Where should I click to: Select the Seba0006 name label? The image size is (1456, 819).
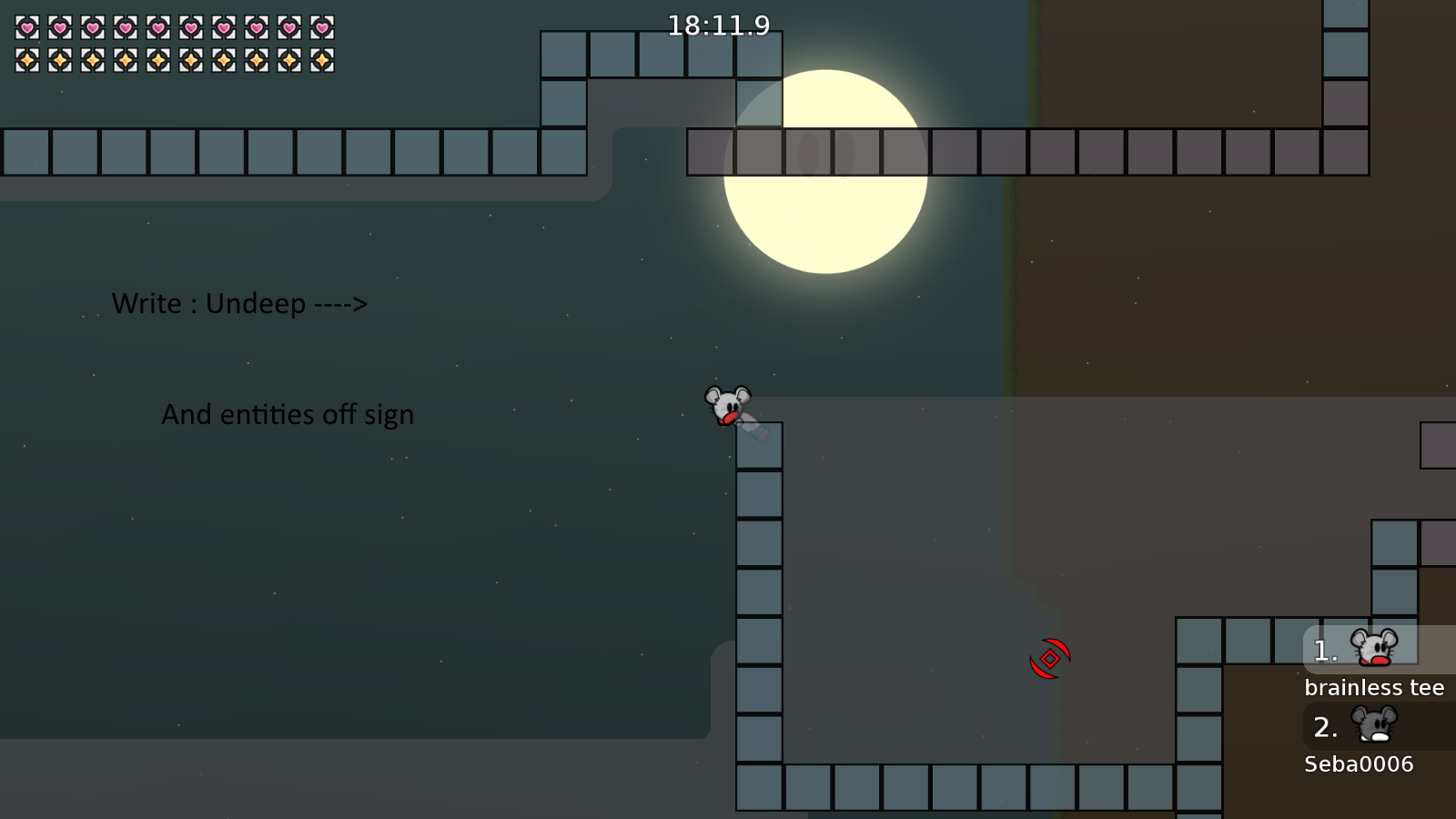point(1358,764)
